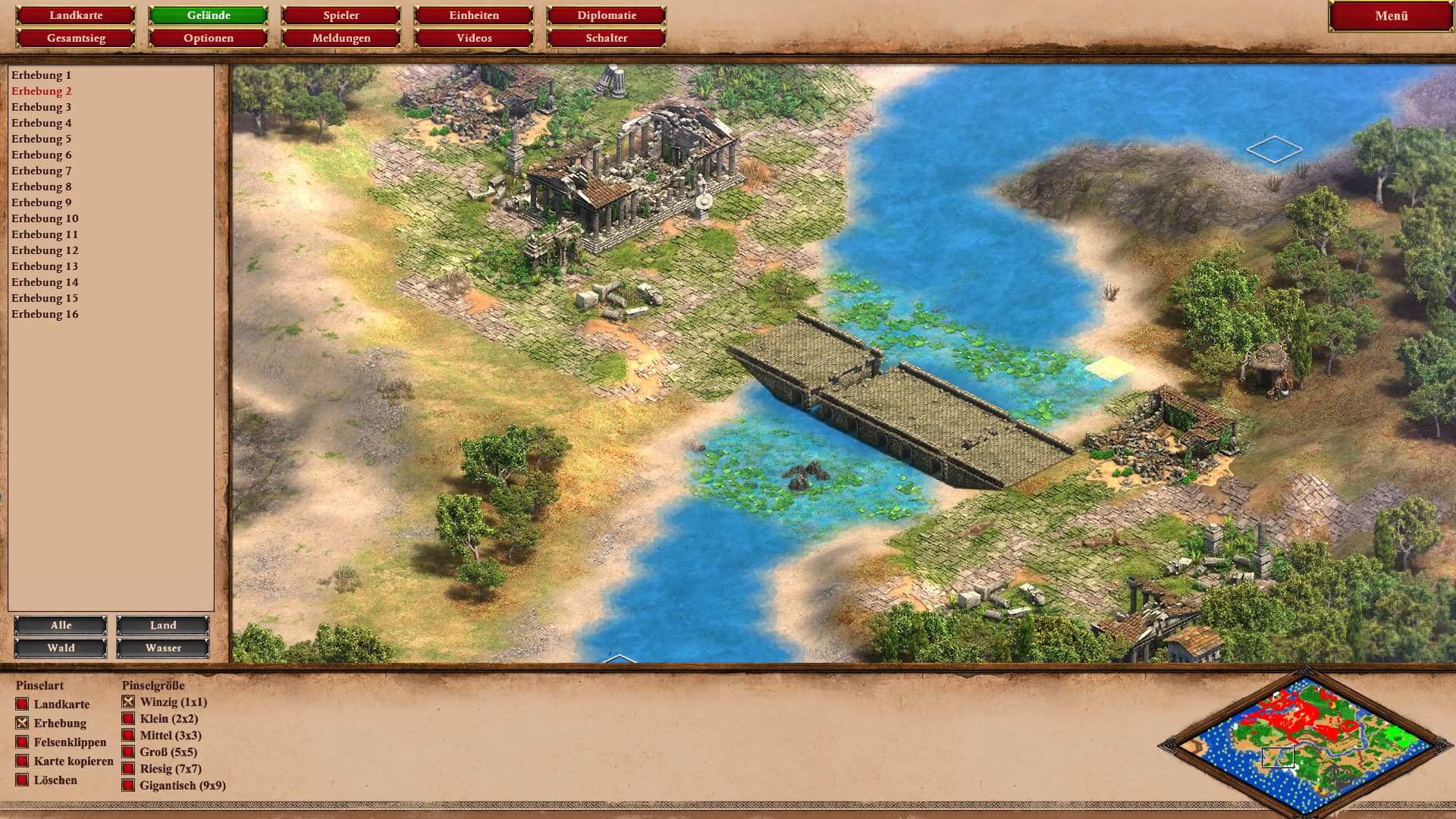Open the Landkarte tab
The image size is (1456, 819).
tap(76, 15)
